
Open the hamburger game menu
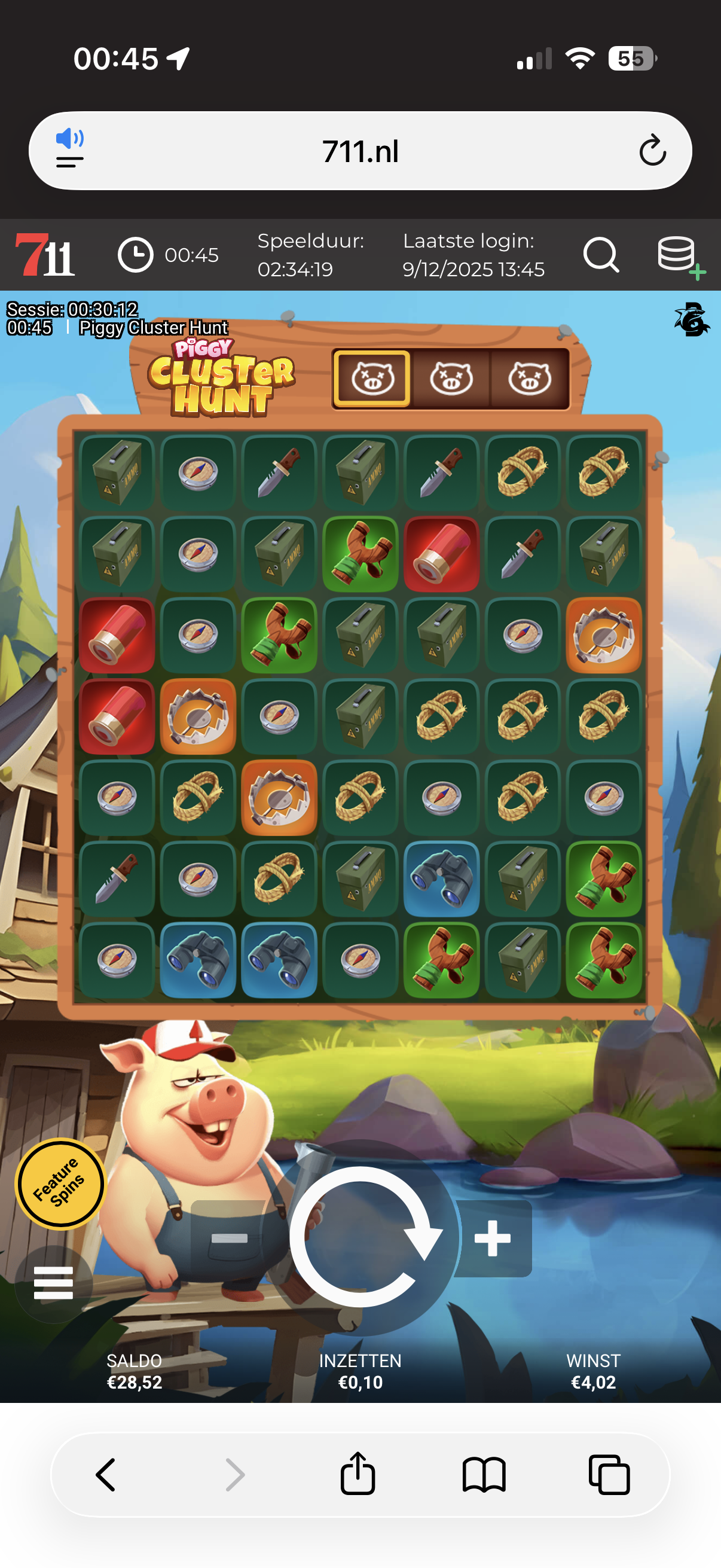[54, 1283]
